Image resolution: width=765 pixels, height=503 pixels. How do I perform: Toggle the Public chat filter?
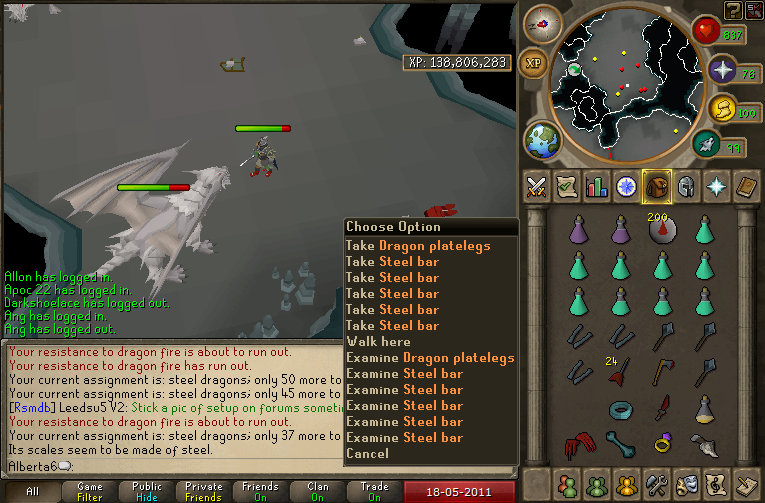point(147,491)
